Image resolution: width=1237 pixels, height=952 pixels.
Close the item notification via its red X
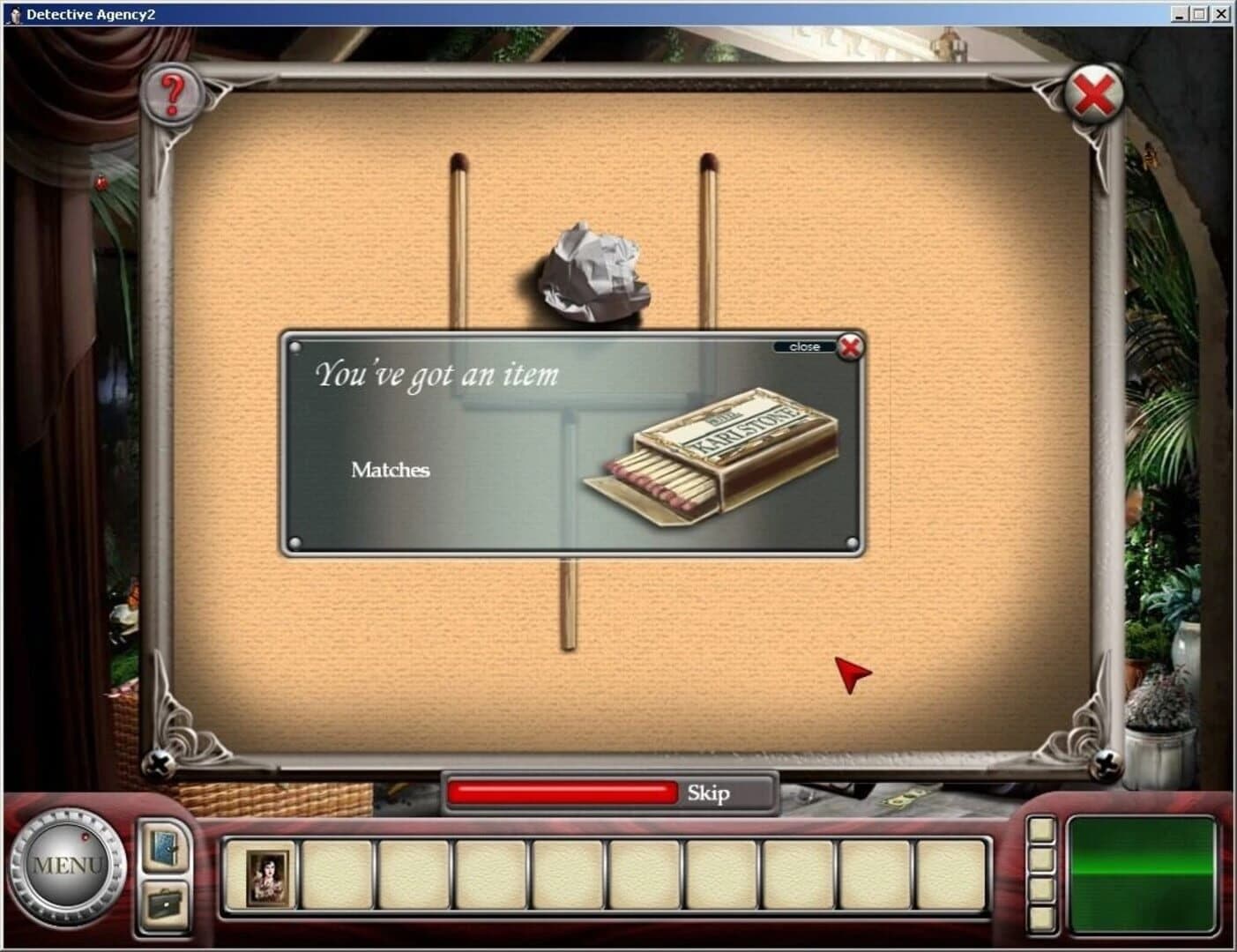click(x=848, y=347)
